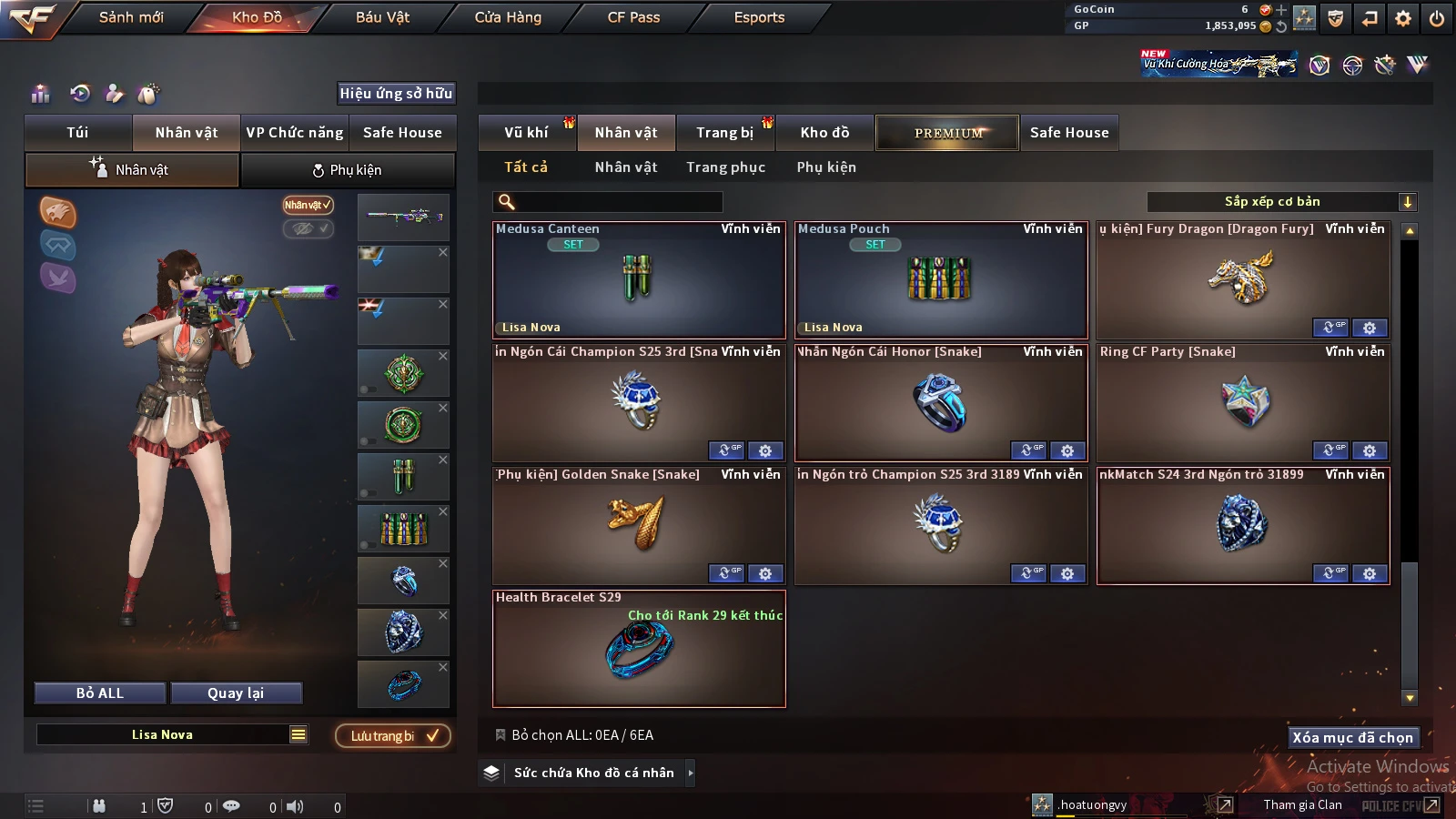Image resolution: width=1456 pixels, height=819 pixels.
Task: Open the Esports tab
Action: pyautogui.click(x=759, y=17)
